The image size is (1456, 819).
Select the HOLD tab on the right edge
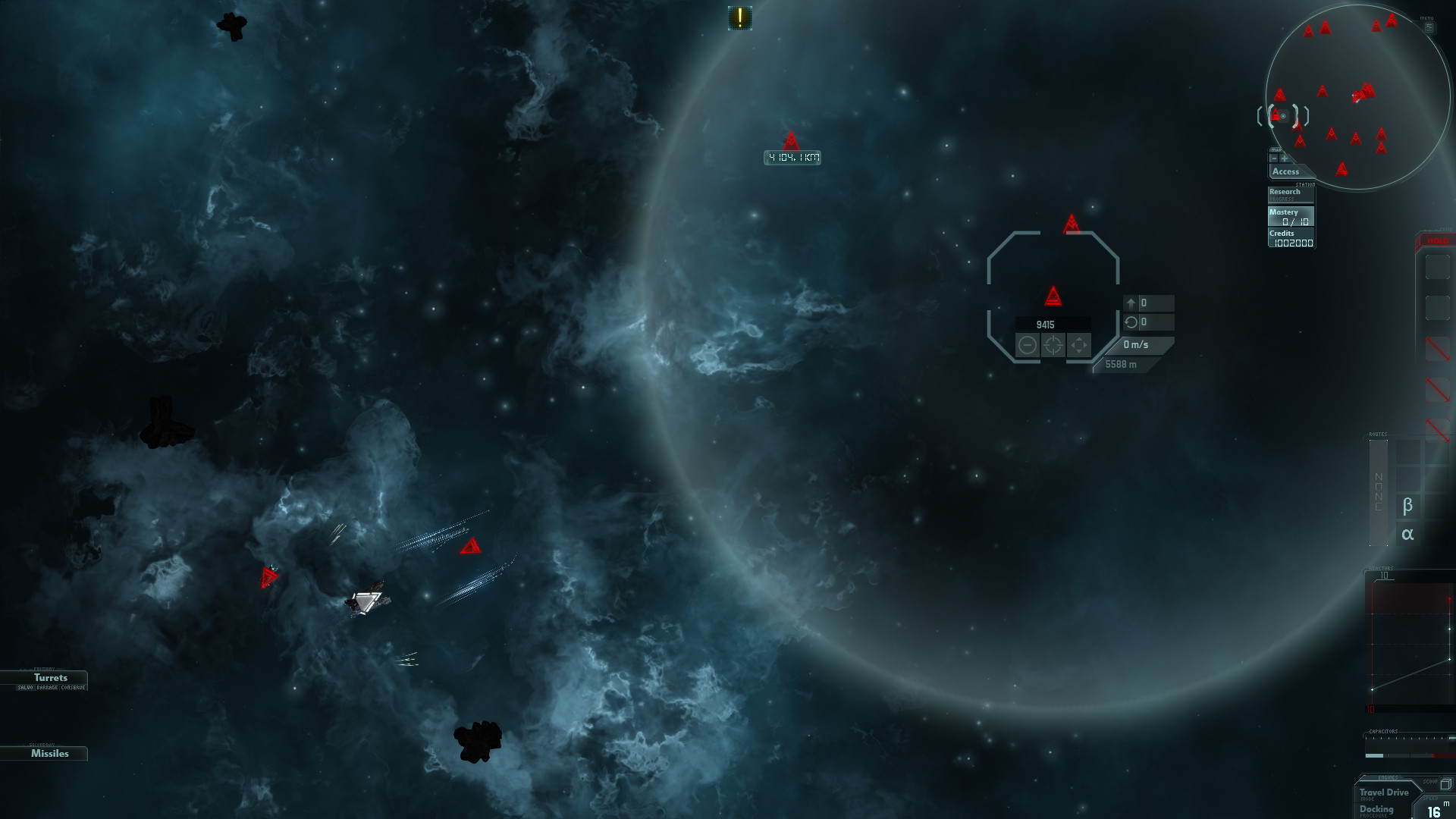click(1438, 240)
